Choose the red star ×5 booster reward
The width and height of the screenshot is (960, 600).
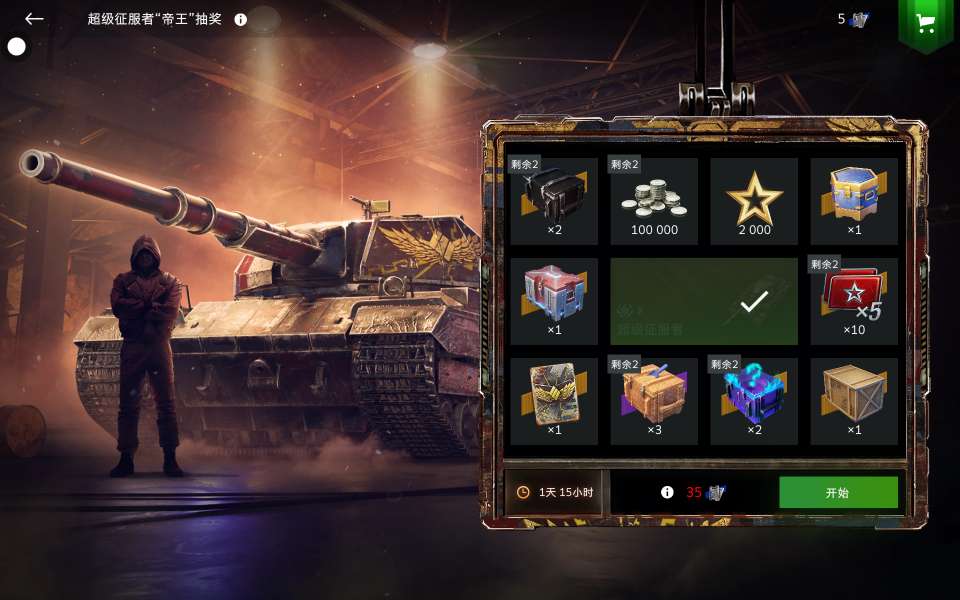(854, 301)
